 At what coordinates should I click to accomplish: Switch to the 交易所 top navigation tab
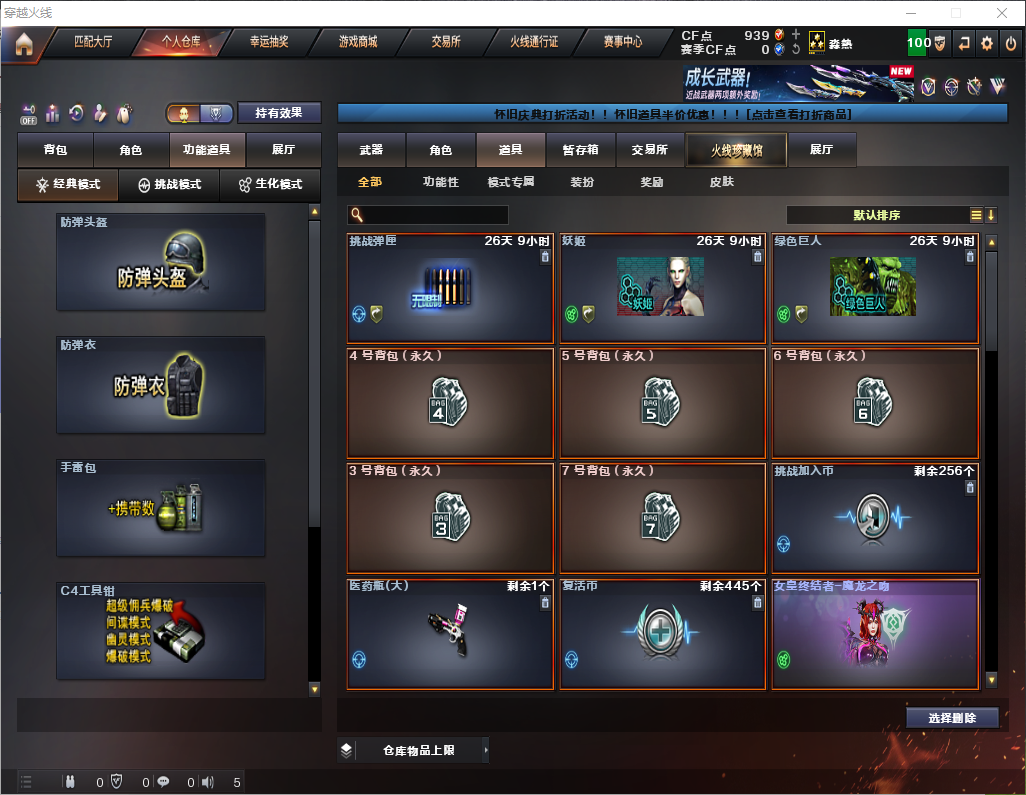coord(446,43)
